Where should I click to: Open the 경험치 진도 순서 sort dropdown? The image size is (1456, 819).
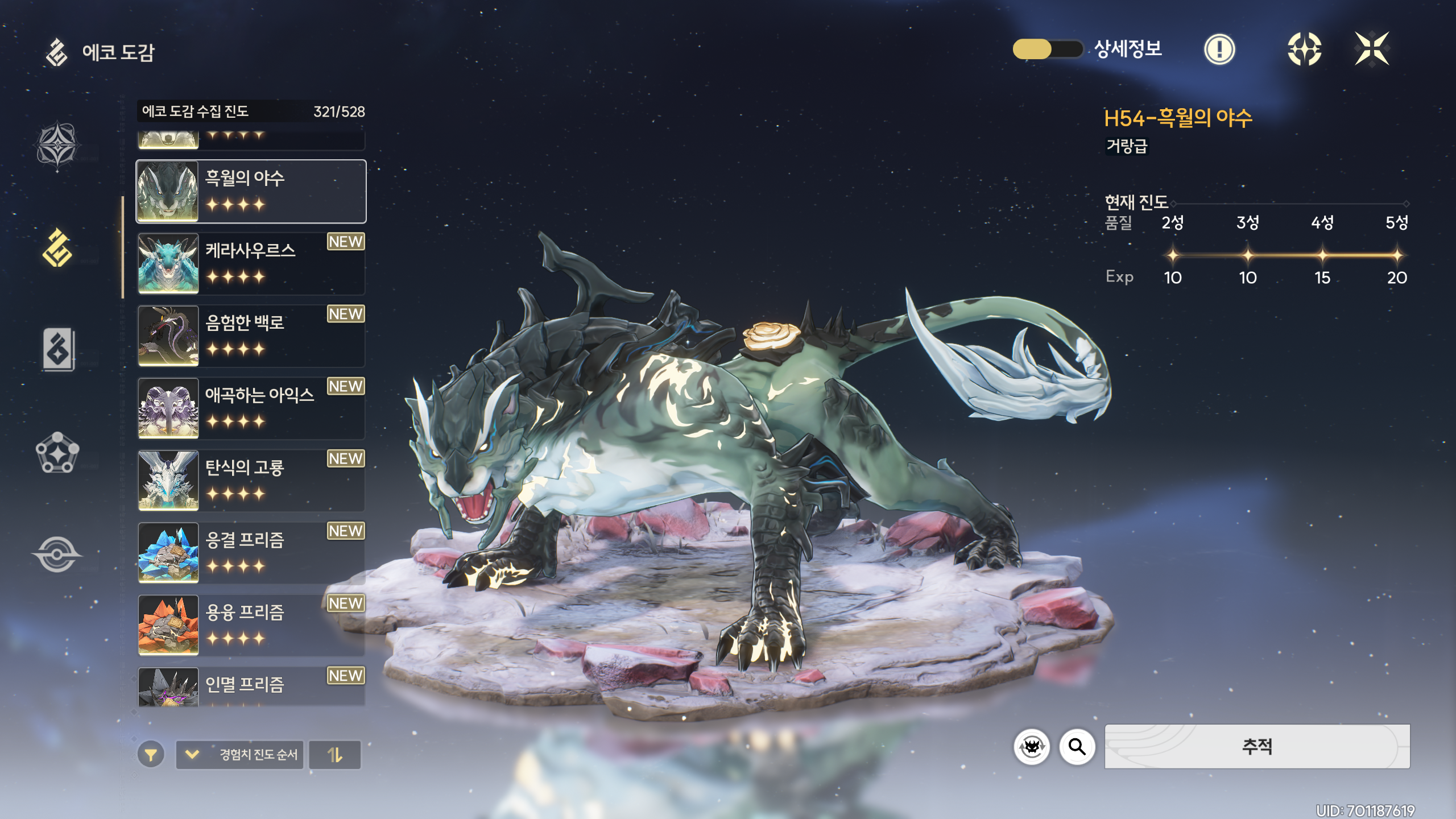[239, 755]
